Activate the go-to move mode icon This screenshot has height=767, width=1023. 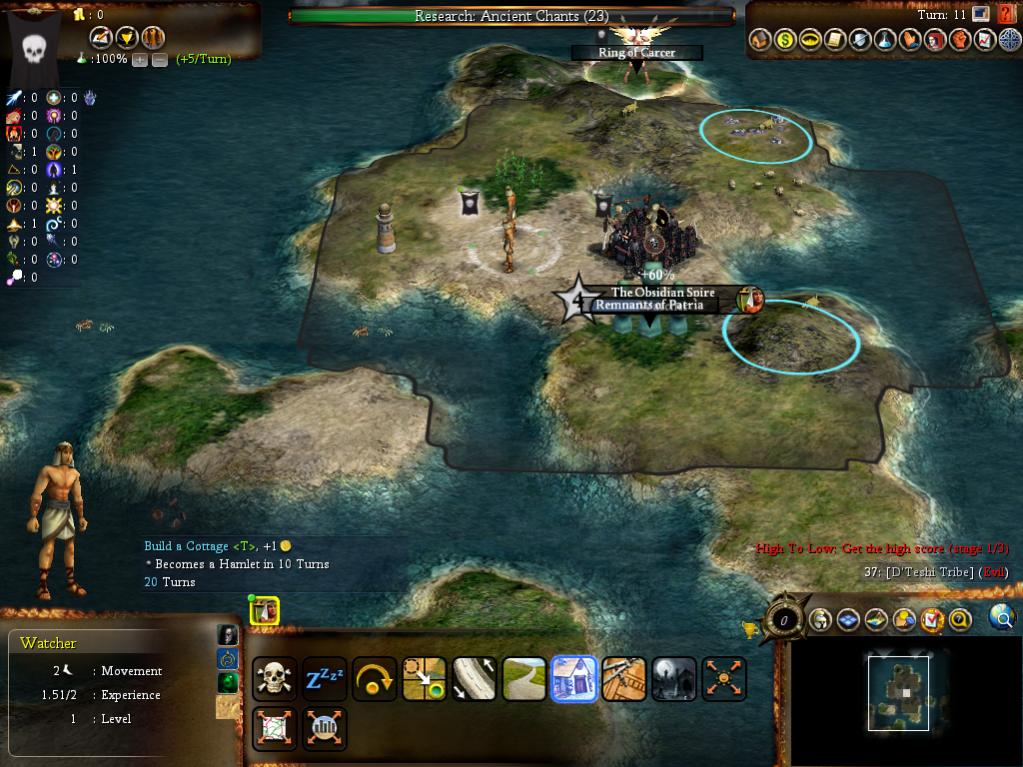(x=424, y=678)
